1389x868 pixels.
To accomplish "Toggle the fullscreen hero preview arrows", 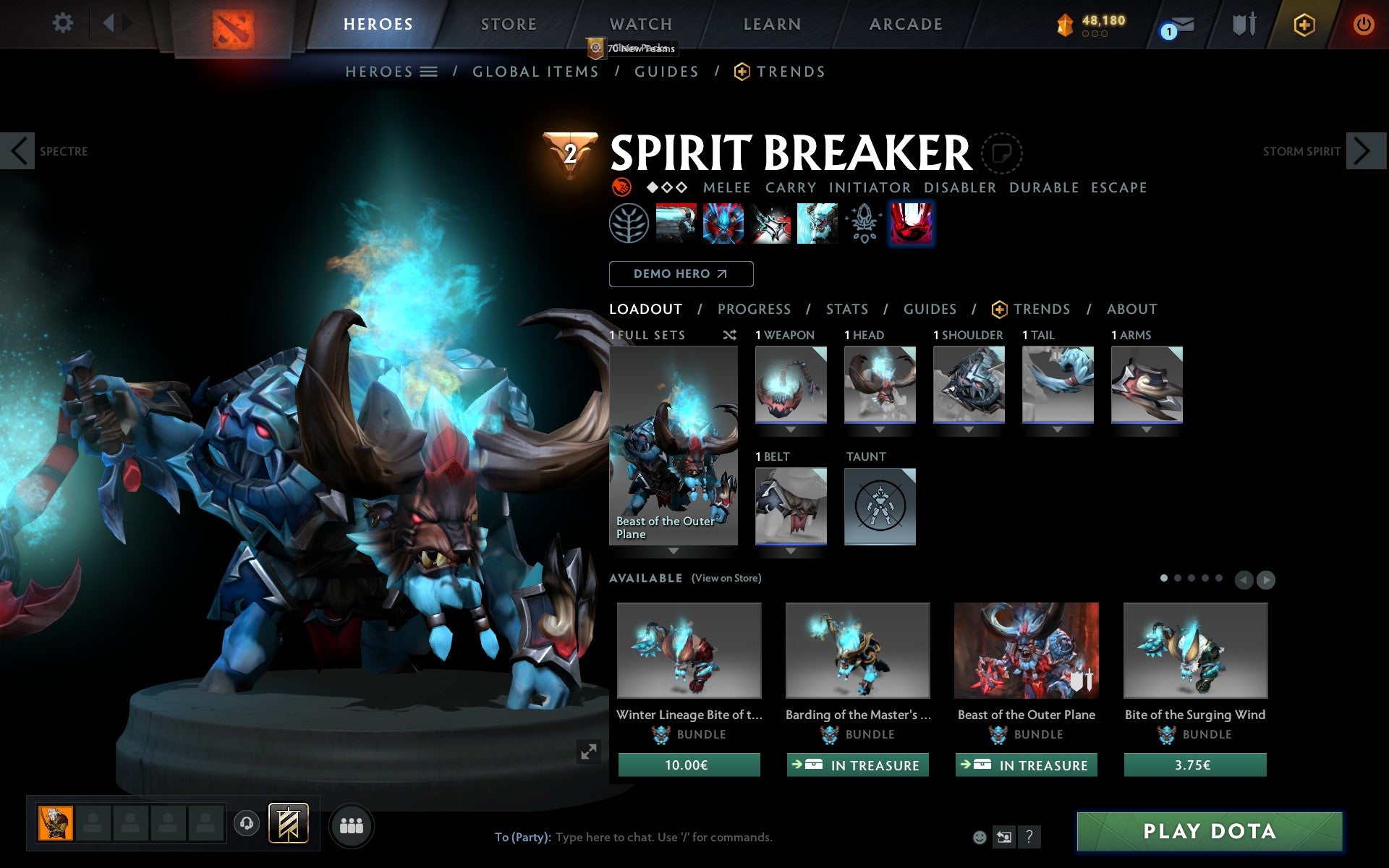I will [x=588, y=752].
